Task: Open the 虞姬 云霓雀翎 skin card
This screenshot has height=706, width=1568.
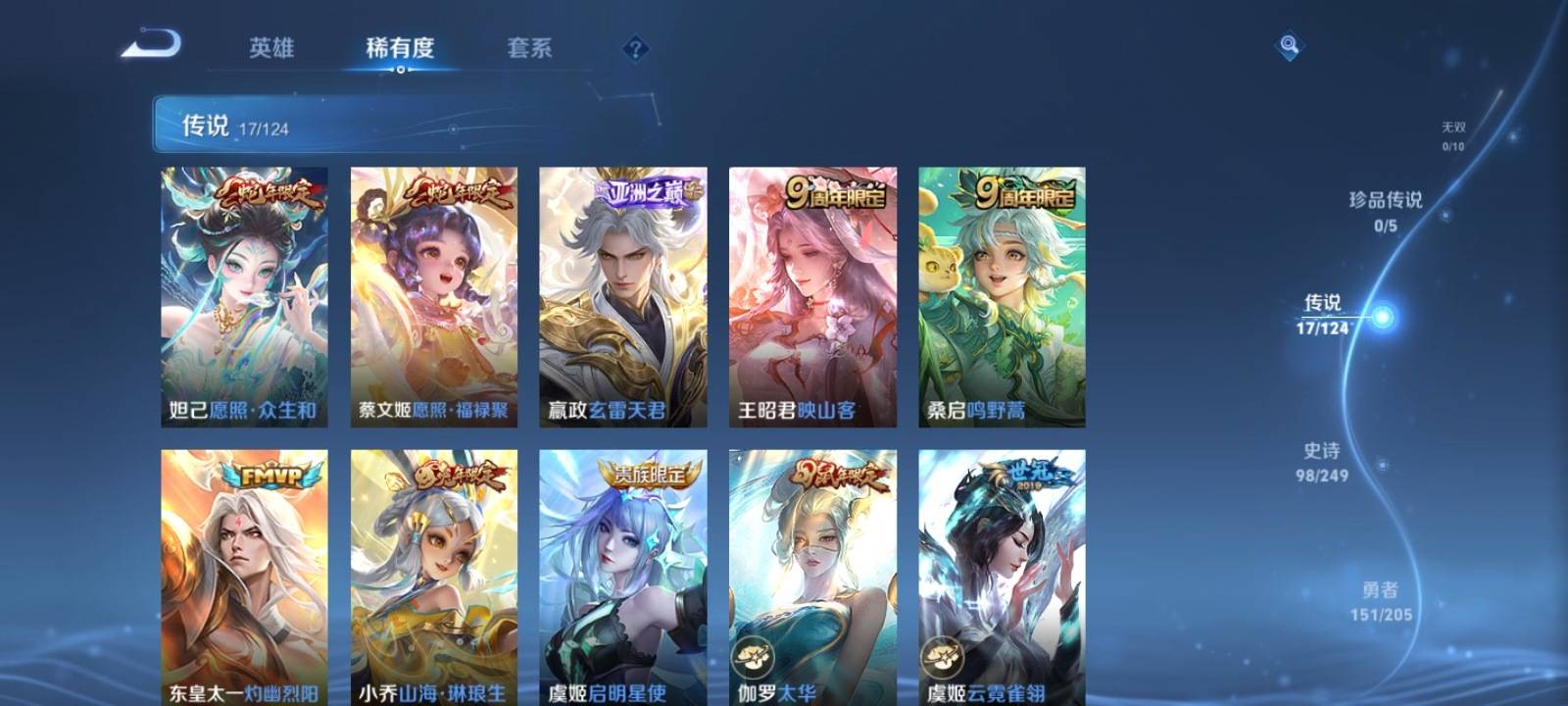Action: pos(1002,577)
